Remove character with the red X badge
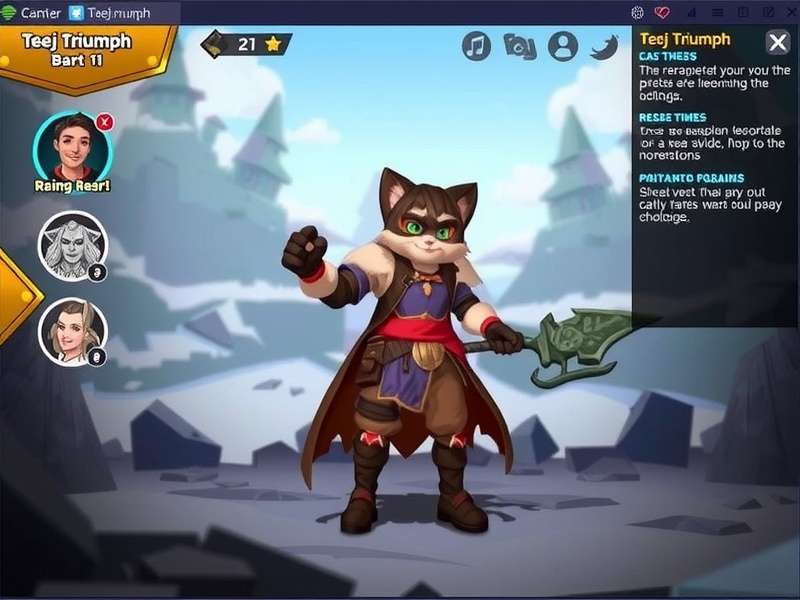This screenshot has width=800, height=600. [x=104, y=122]
